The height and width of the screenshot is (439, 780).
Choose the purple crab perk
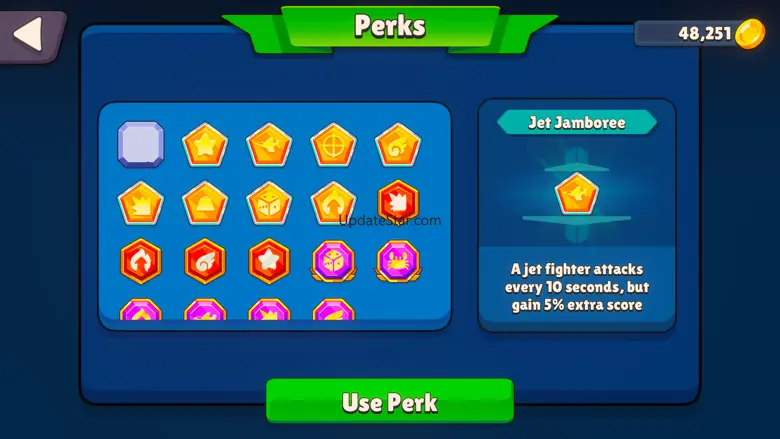397,262
